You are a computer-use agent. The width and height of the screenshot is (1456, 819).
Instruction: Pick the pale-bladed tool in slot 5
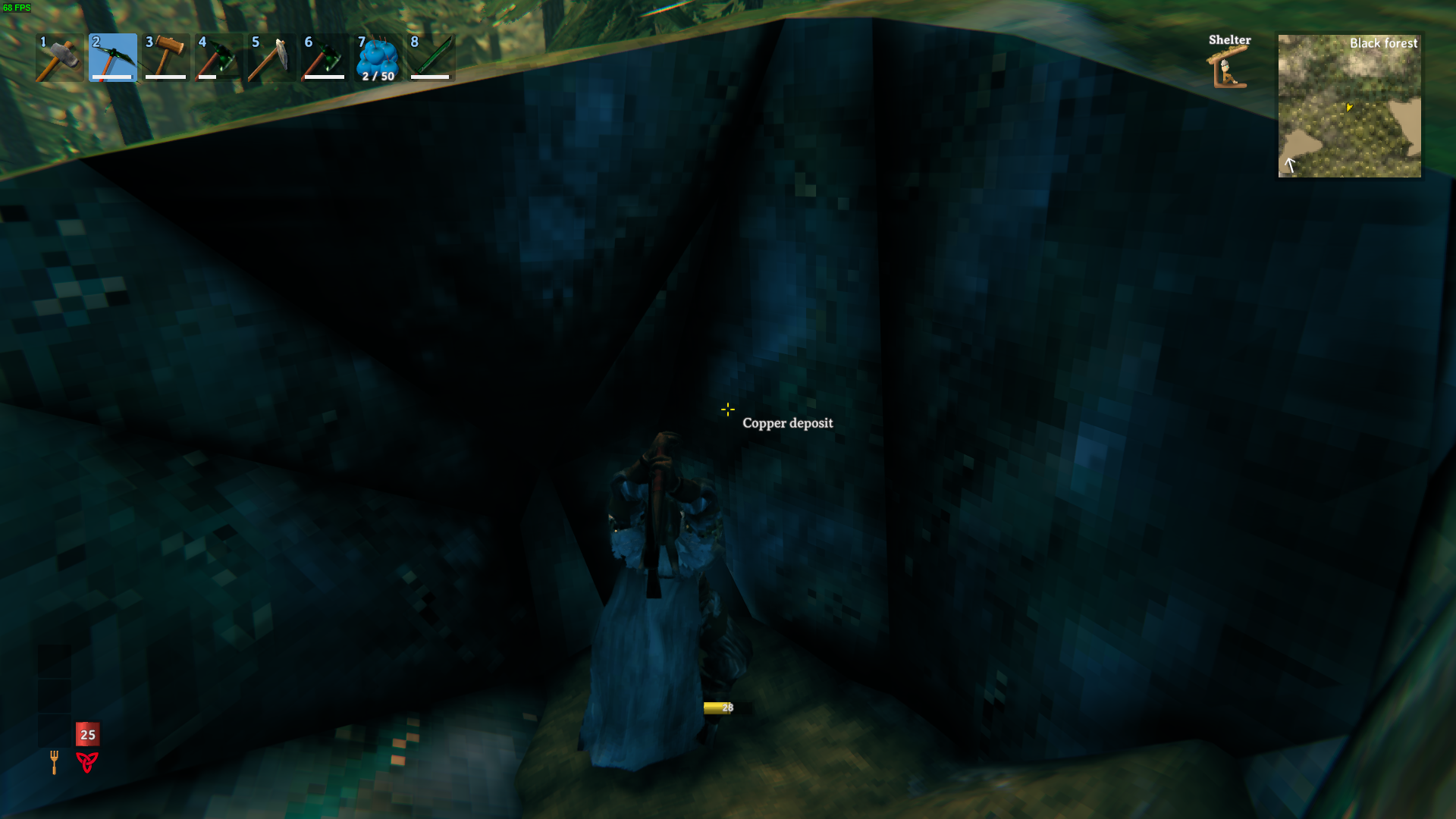coord(271,58)
